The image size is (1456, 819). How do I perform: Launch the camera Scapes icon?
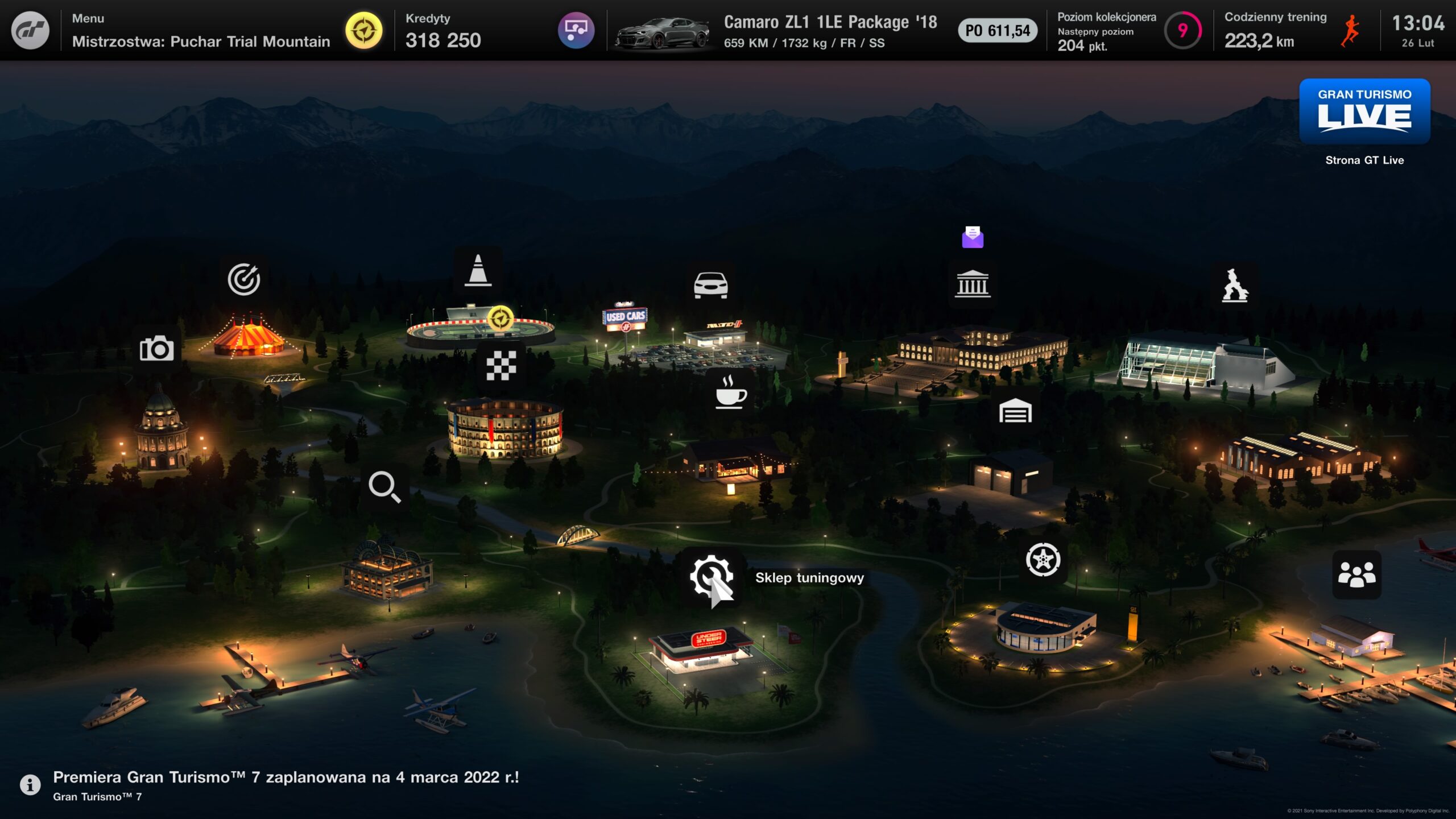156,348
